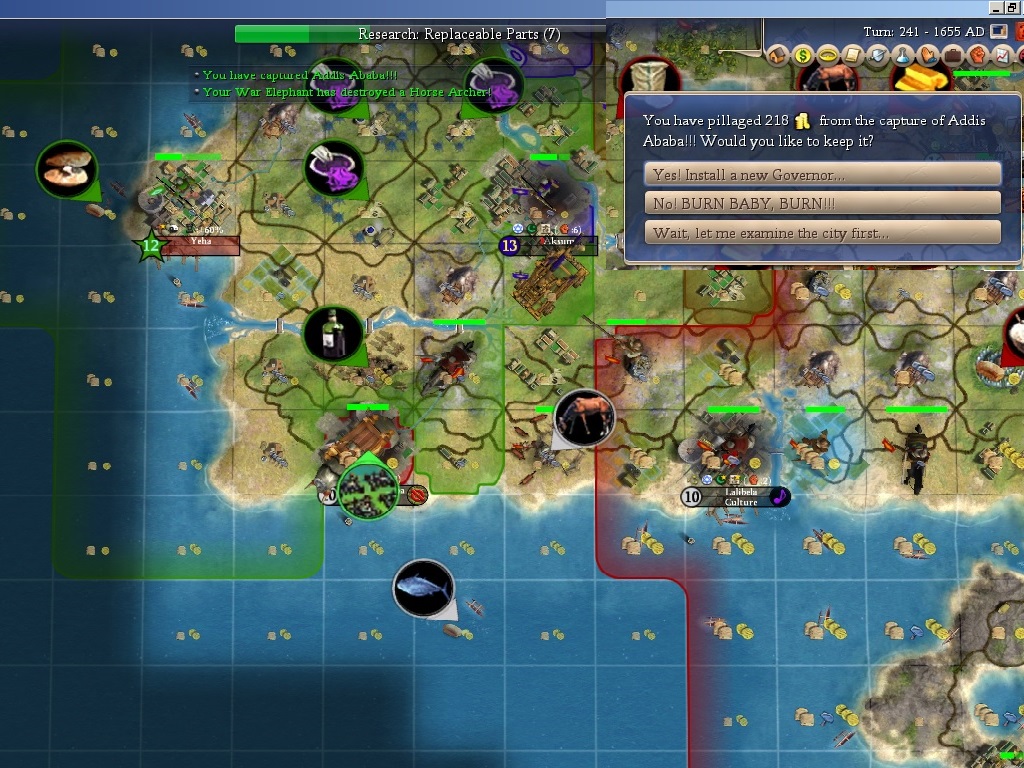1024x768 pixels.
Task: Choose 'Yes! Install a new Governor...'
Action: [x=822, y=174]
